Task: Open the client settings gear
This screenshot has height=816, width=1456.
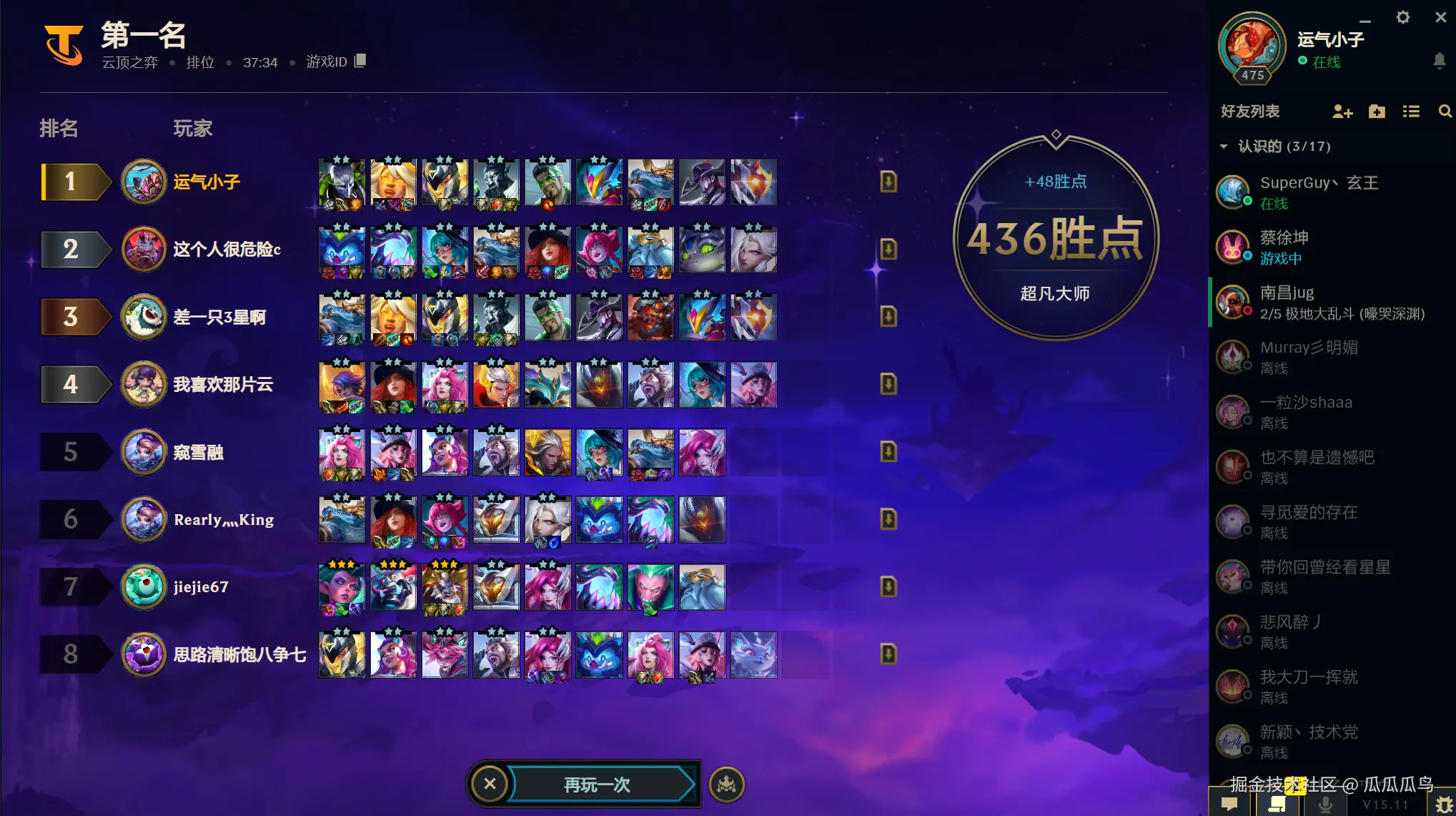Action: coord(1402,17)
